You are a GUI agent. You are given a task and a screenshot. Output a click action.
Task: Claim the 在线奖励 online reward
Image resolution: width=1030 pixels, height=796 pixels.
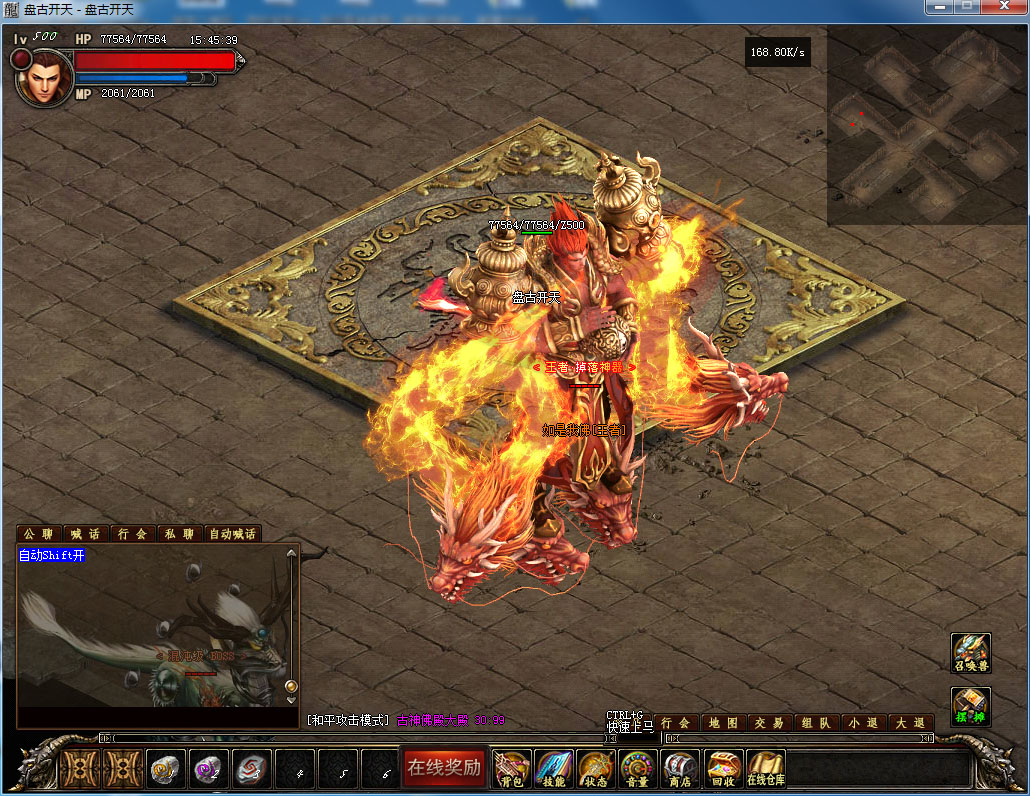[443, 768]
